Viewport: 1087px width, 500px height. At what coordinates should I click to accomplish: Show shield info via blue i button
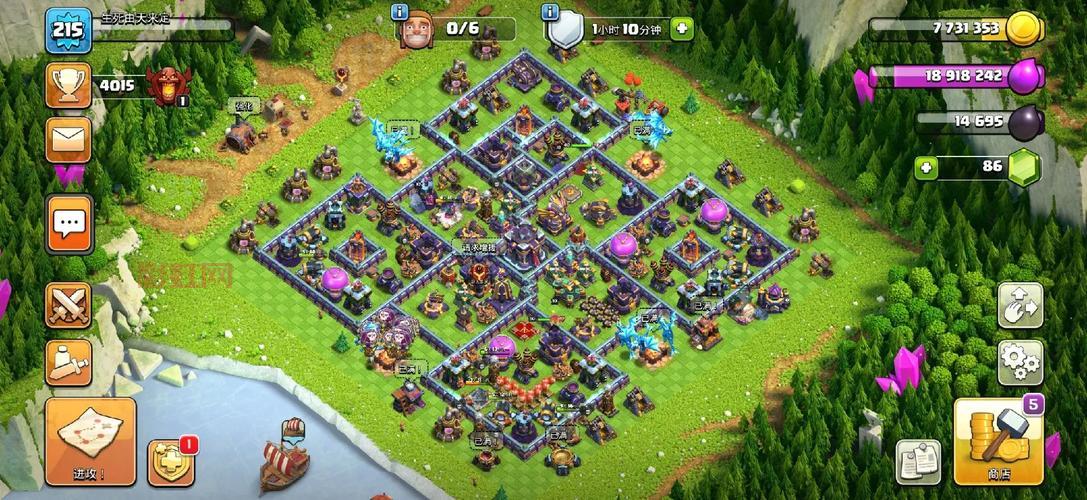coord(549,12)
